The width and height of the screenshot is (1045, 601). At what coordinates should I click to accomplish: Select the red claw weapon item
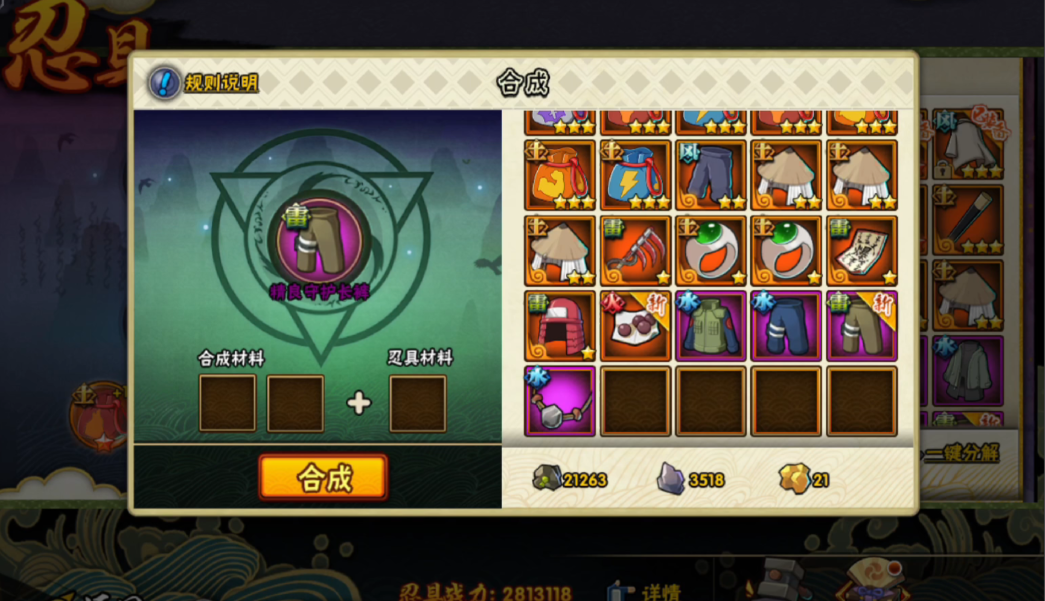coord(635,250)
